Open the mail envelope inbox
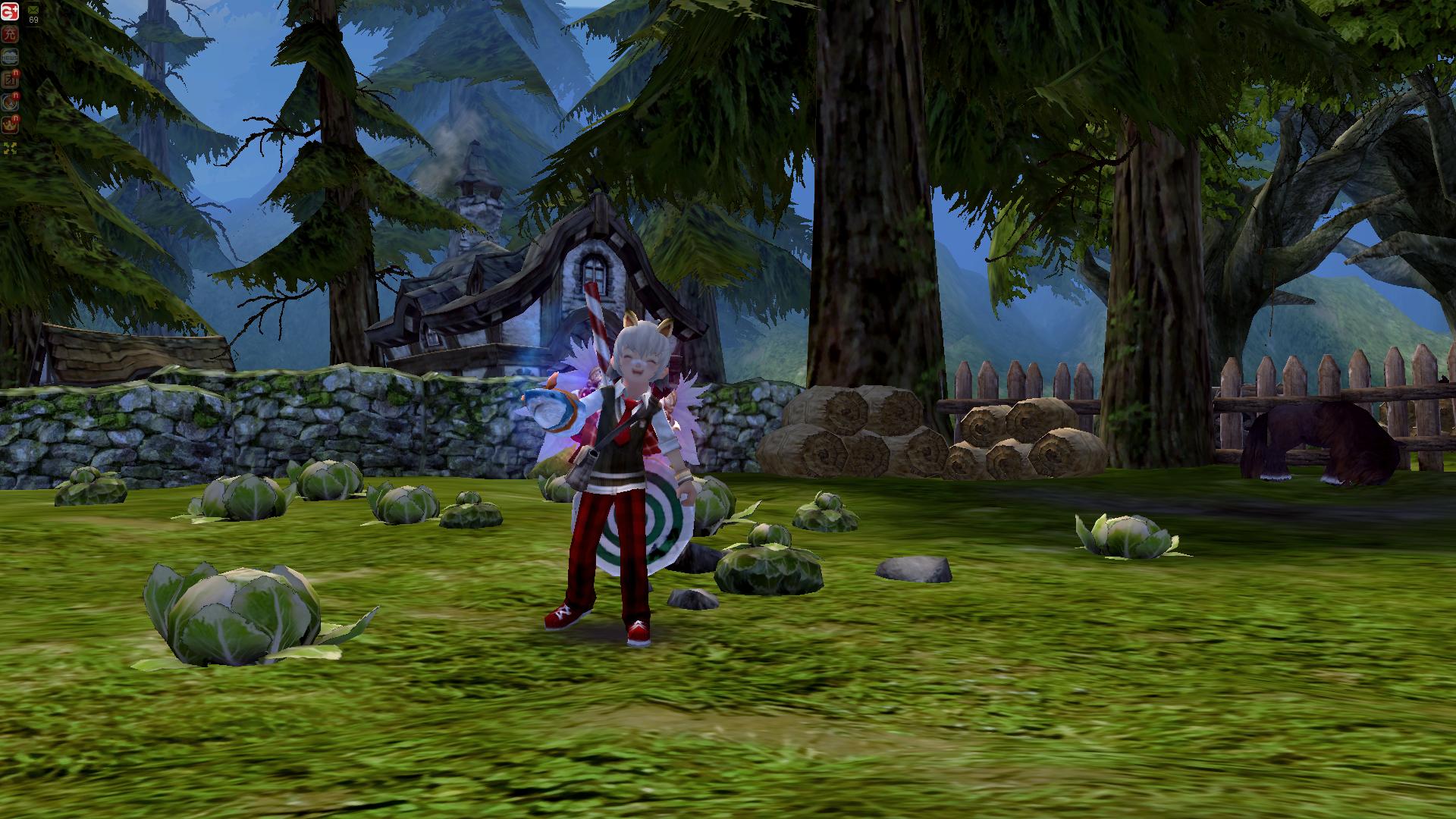This screenshot has height=819, width=1456. coord(33,11)
